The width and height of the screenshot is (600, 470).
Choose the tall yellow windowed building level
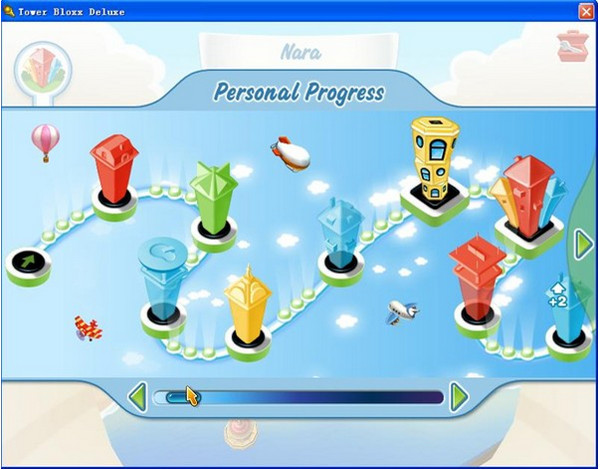coord(434,162)
